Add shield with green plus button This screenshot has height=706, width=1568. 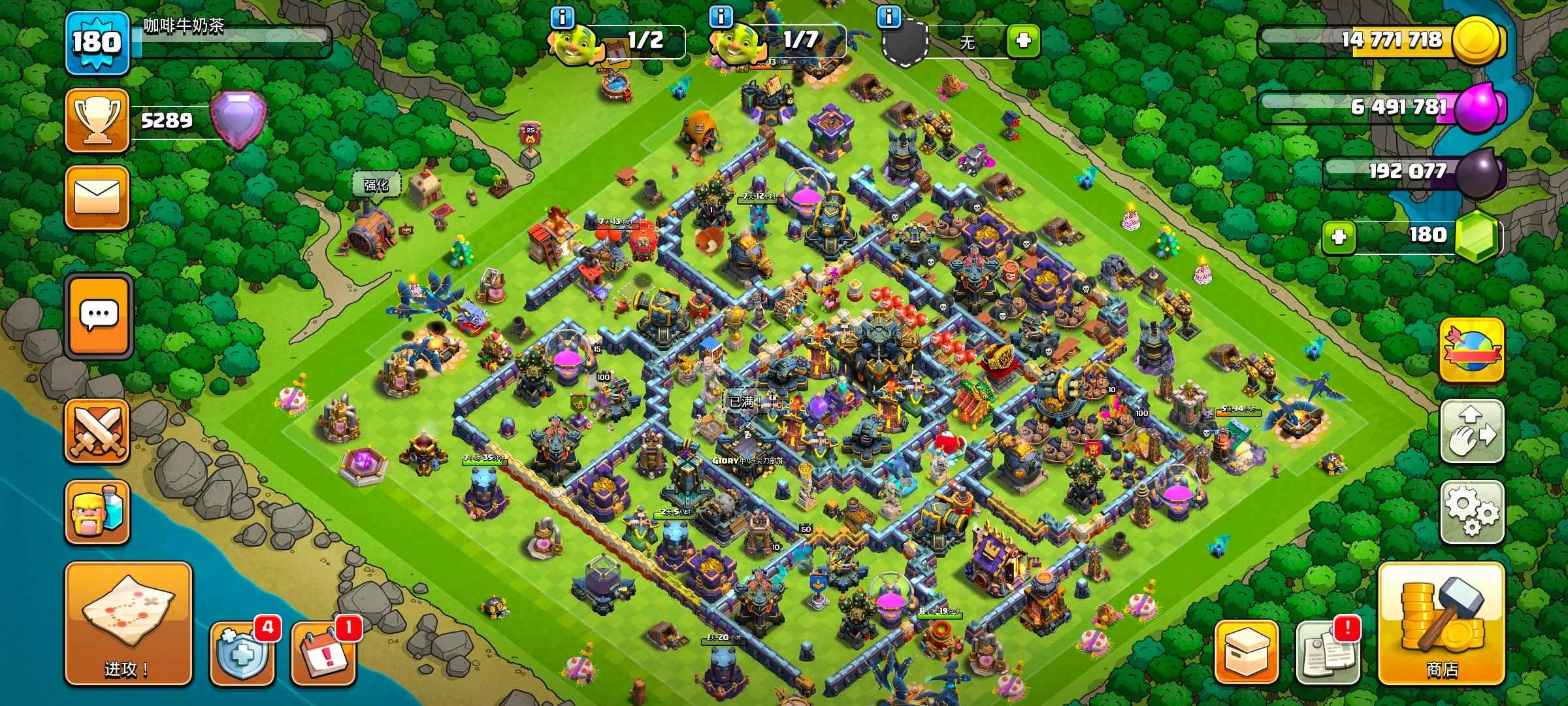[1023, 41]
